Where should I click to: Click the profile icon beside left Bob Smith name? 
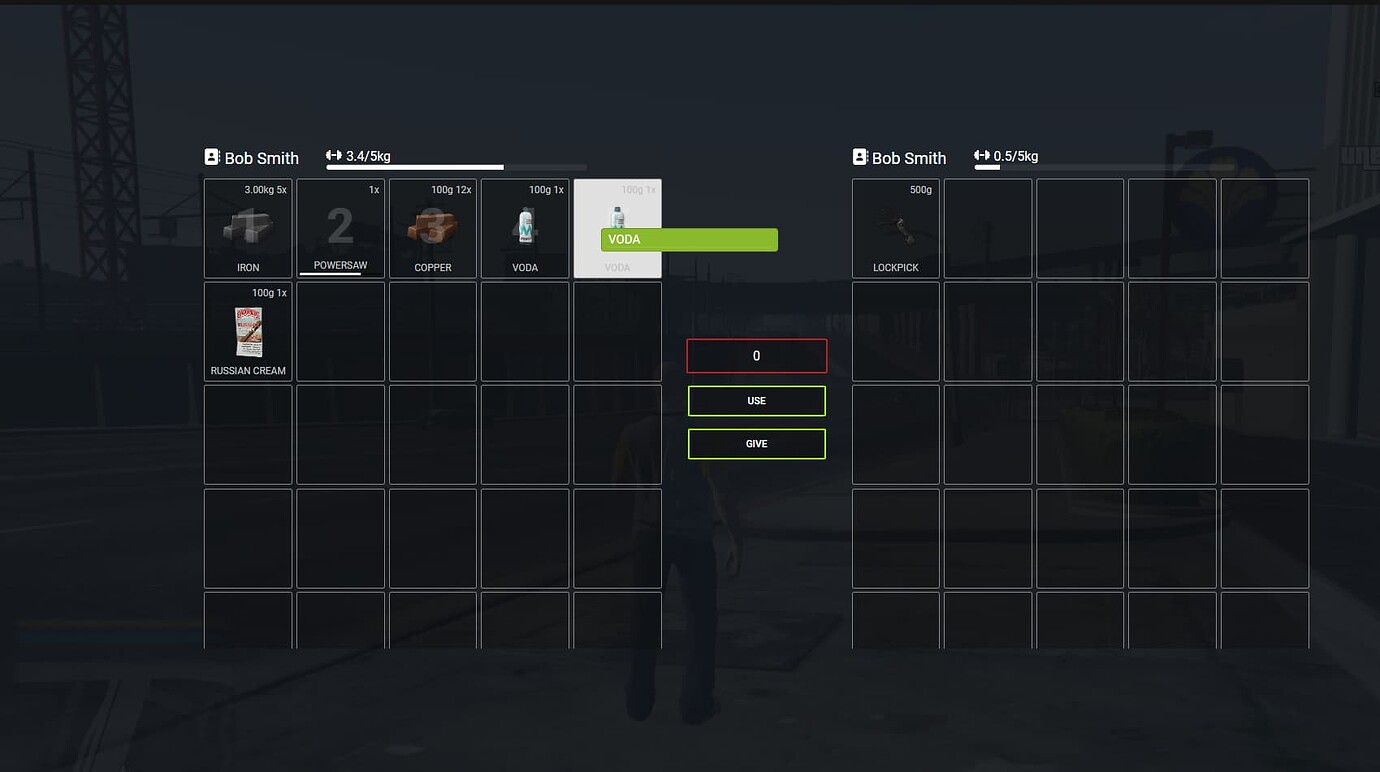211,156
